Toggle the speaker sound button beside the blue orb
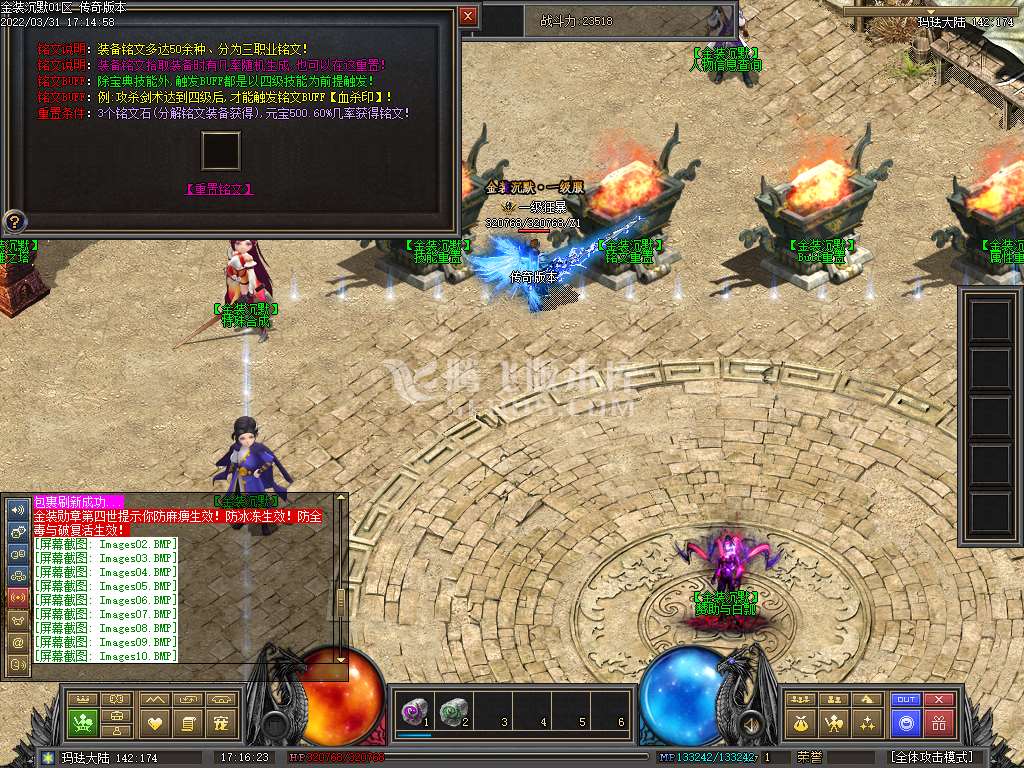Screen dimensions: 1024x768 click(x=749, y=722)
